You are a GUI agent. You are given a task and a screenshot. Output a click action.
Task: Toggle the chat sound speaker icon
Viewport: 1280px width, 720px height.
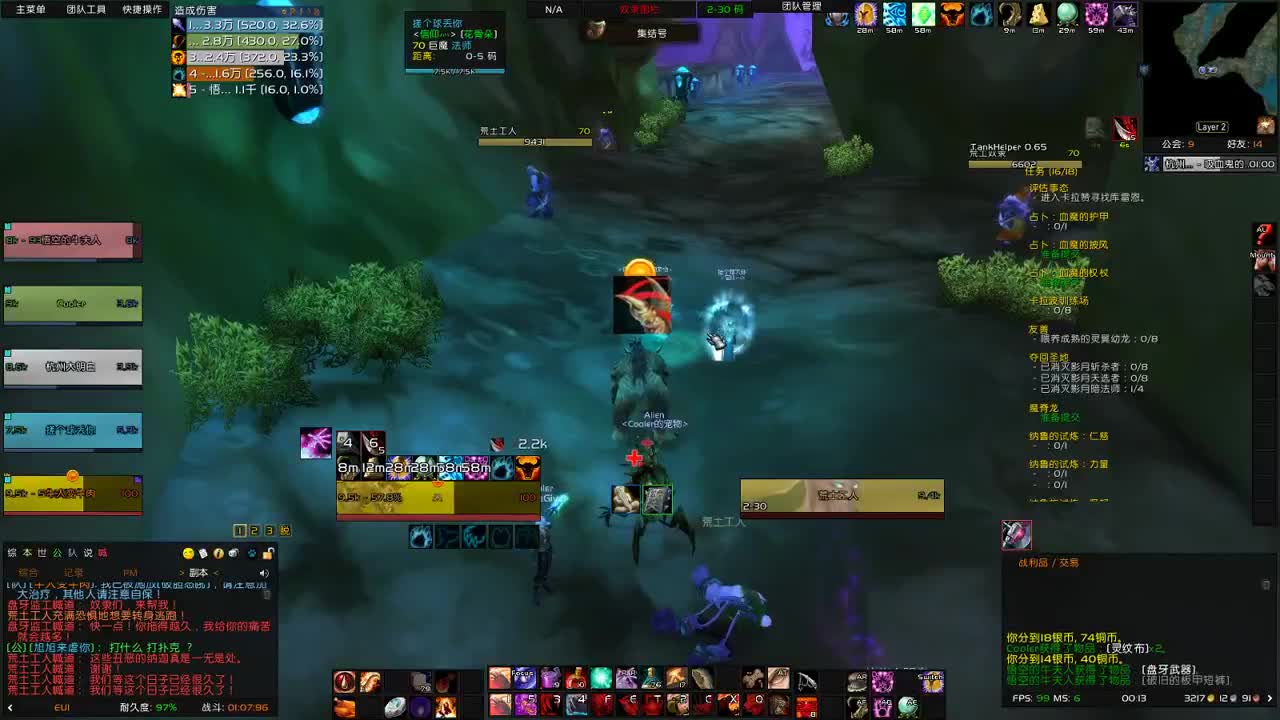[264, 573]
